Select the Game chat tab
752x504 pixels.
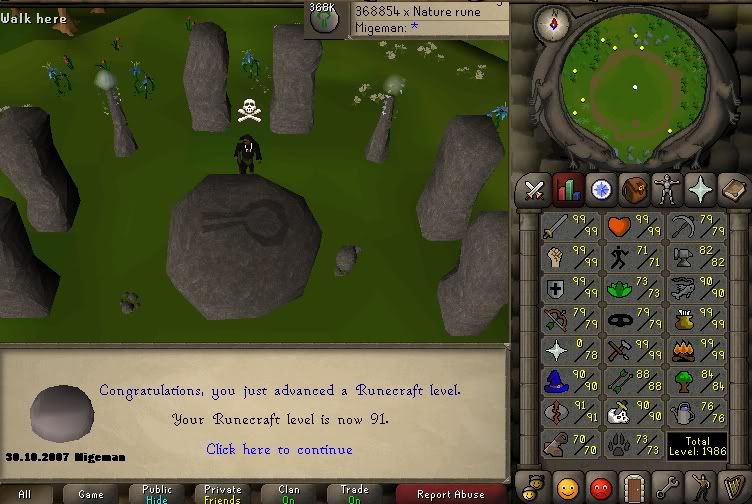pos(91,494)
